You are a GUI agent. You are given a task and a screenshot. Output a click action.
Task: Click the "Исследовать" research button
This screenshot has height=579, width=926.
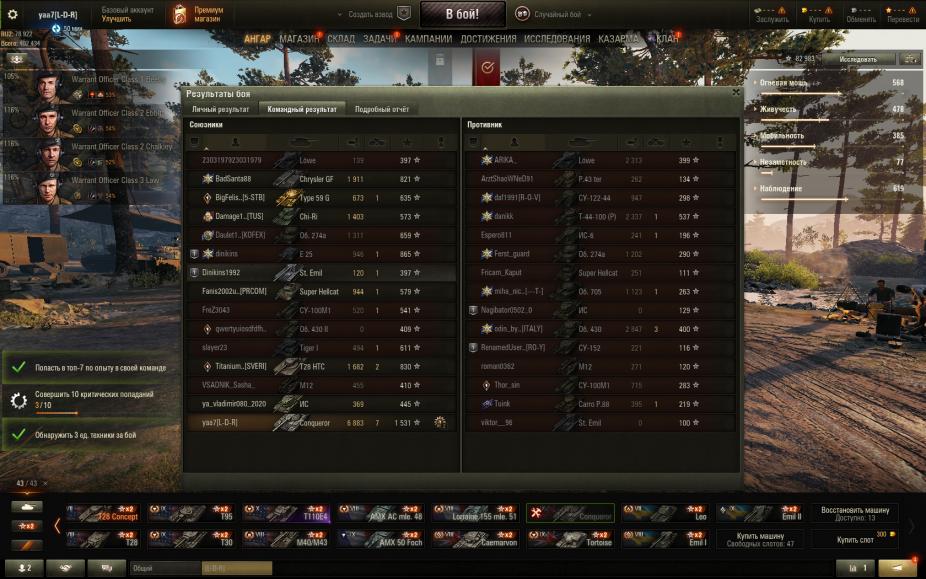858,59
